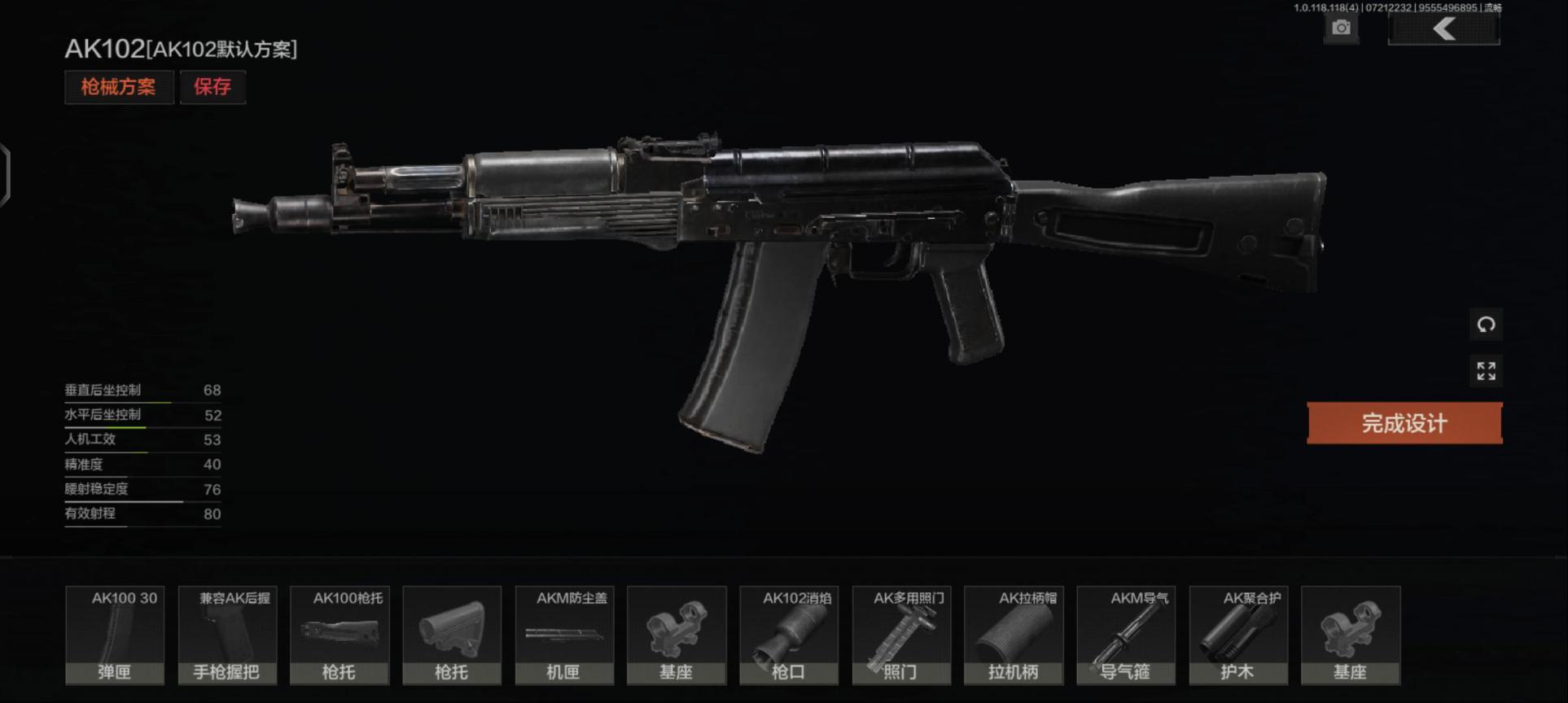The height and width of the screenshot is (703, 1568).
Task: Choose the 手枪握把 pistol grip slot
Action: pos(227,635)
